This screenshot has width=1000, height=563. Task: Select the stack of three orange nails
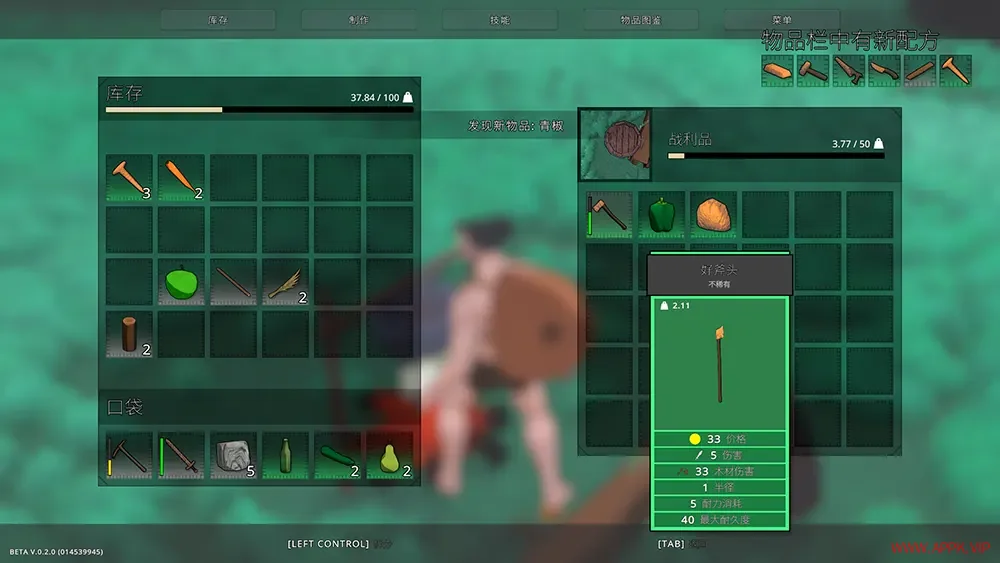(x=130, y=178)
